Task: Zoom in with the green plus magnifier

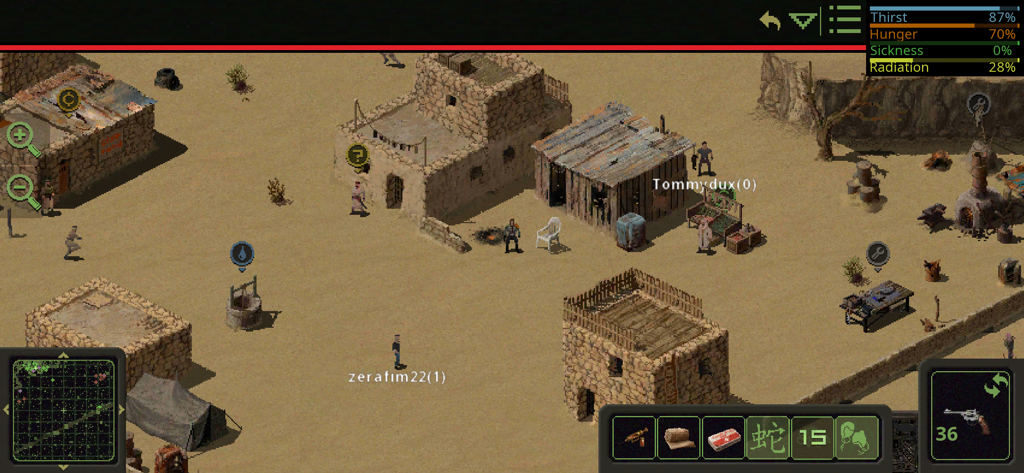Action: (22, 137)
